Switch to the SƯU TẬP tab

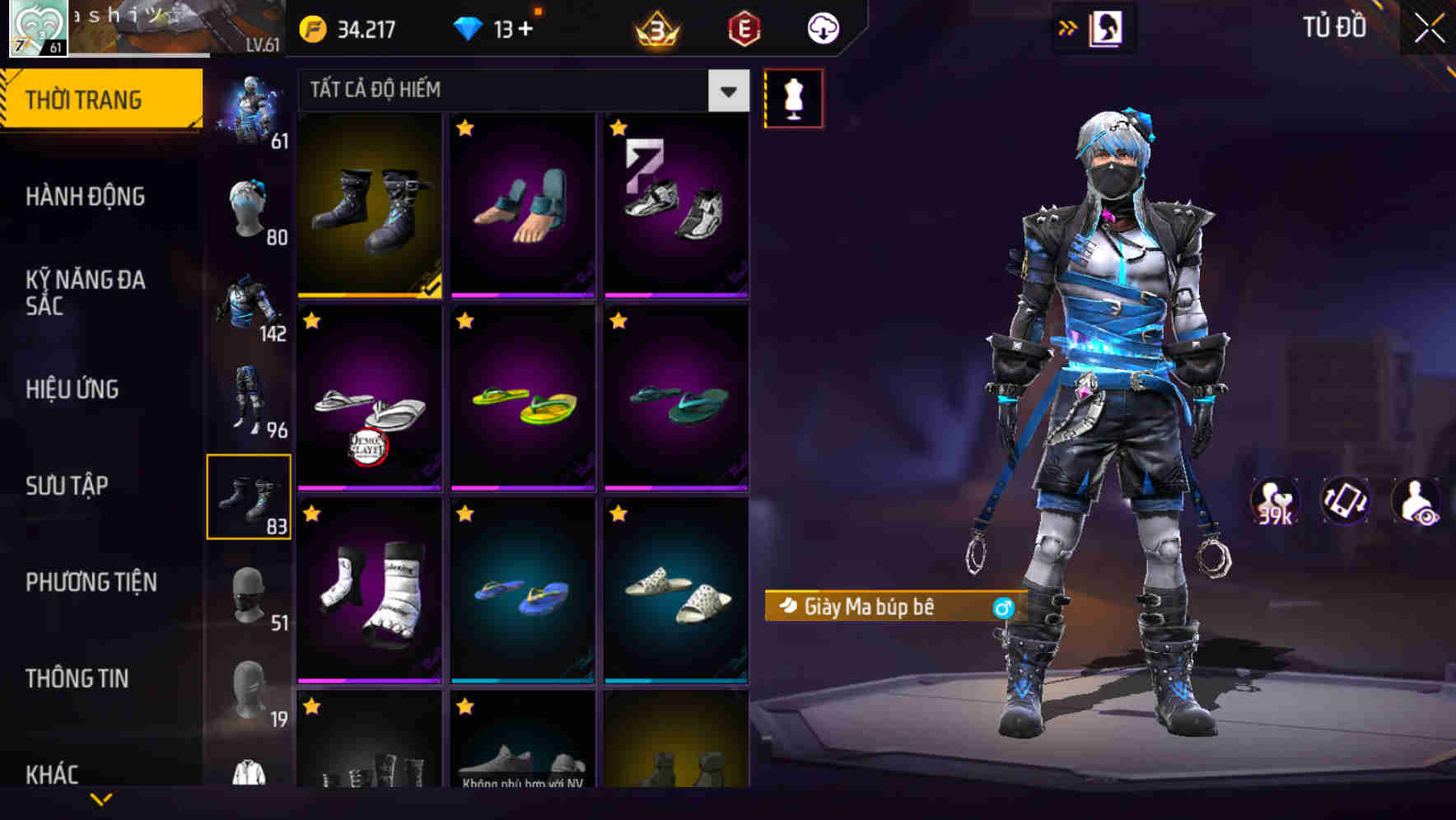coord(66,486)
